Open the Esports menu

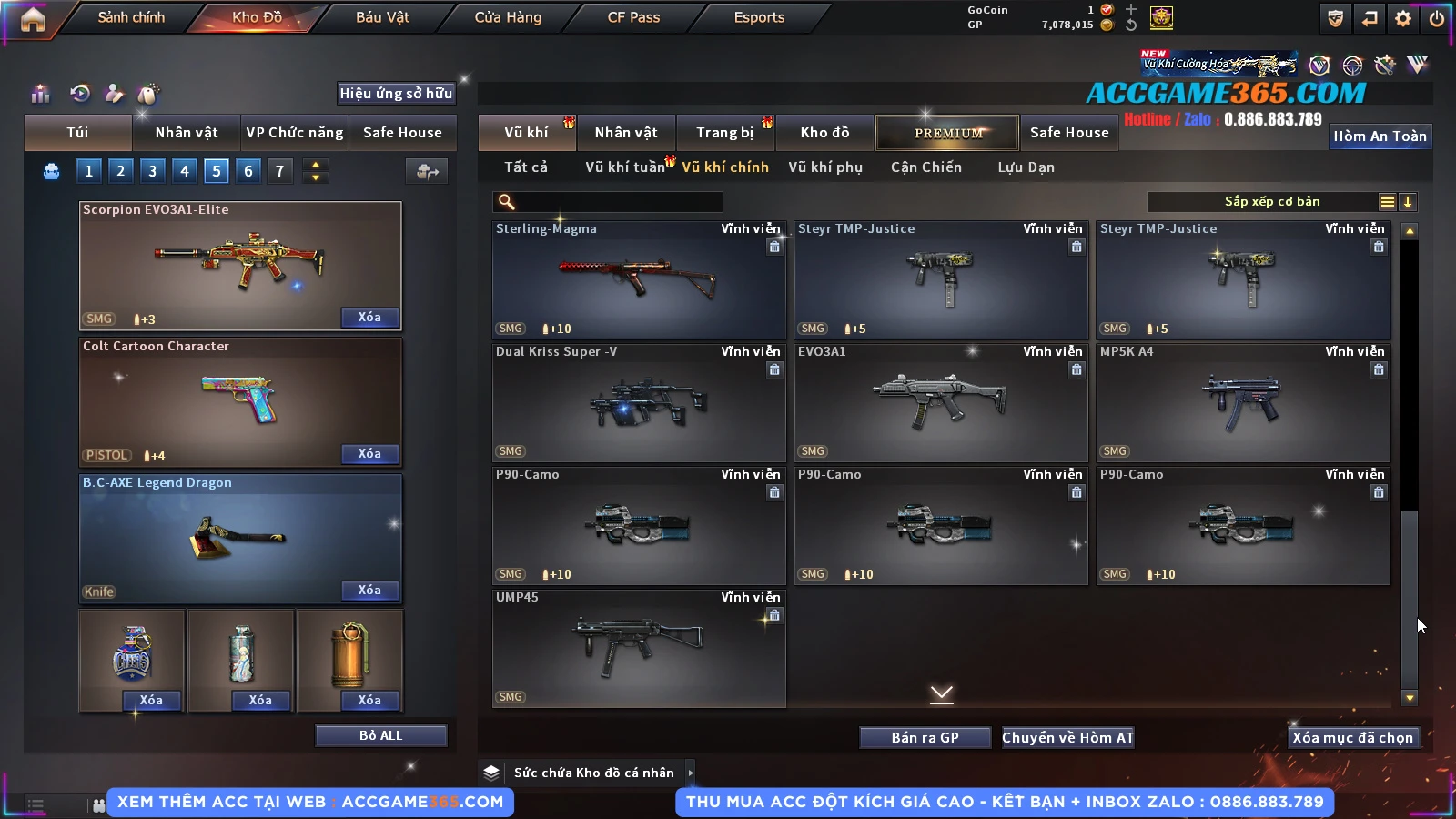759,17
